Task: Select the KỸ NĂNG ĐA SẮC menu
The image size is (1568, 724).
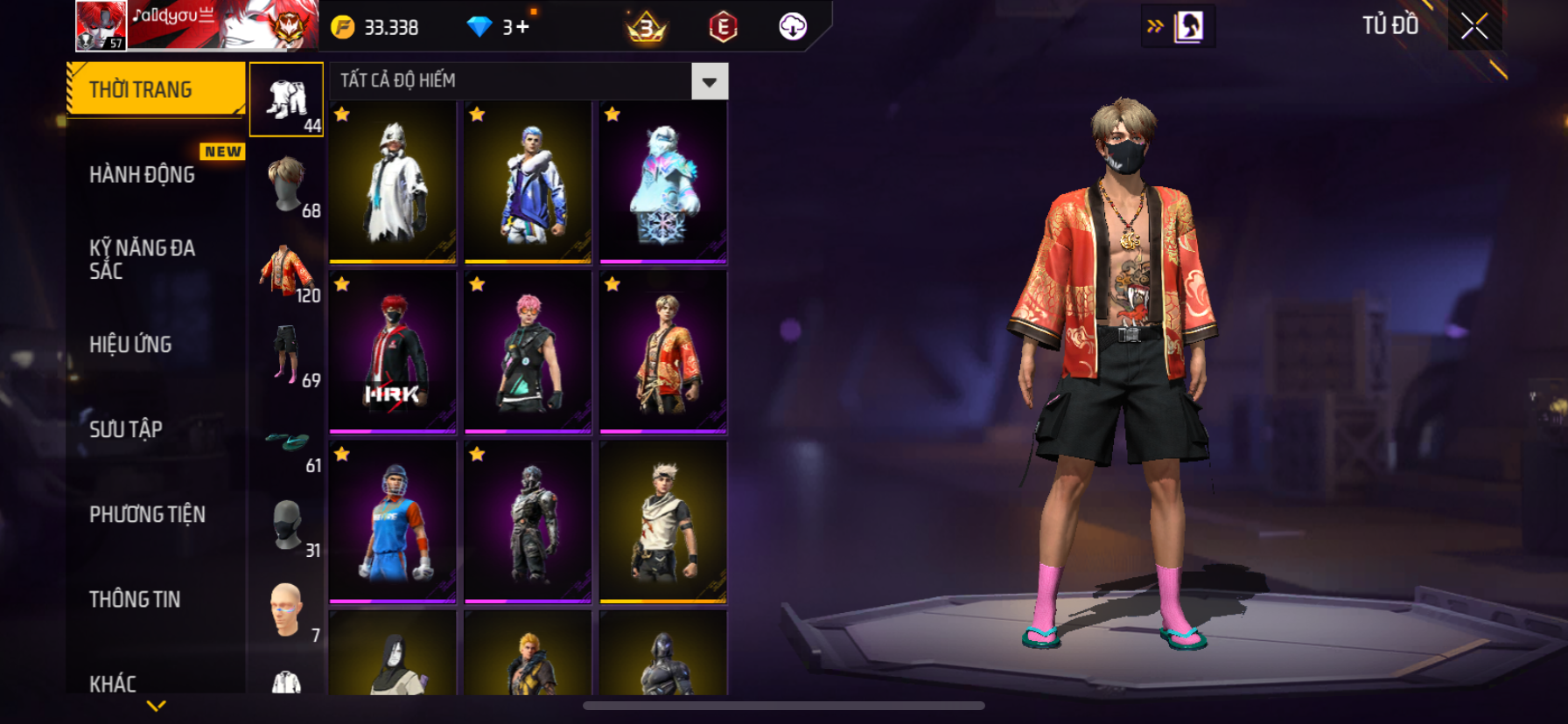Action: coord(142,259)
